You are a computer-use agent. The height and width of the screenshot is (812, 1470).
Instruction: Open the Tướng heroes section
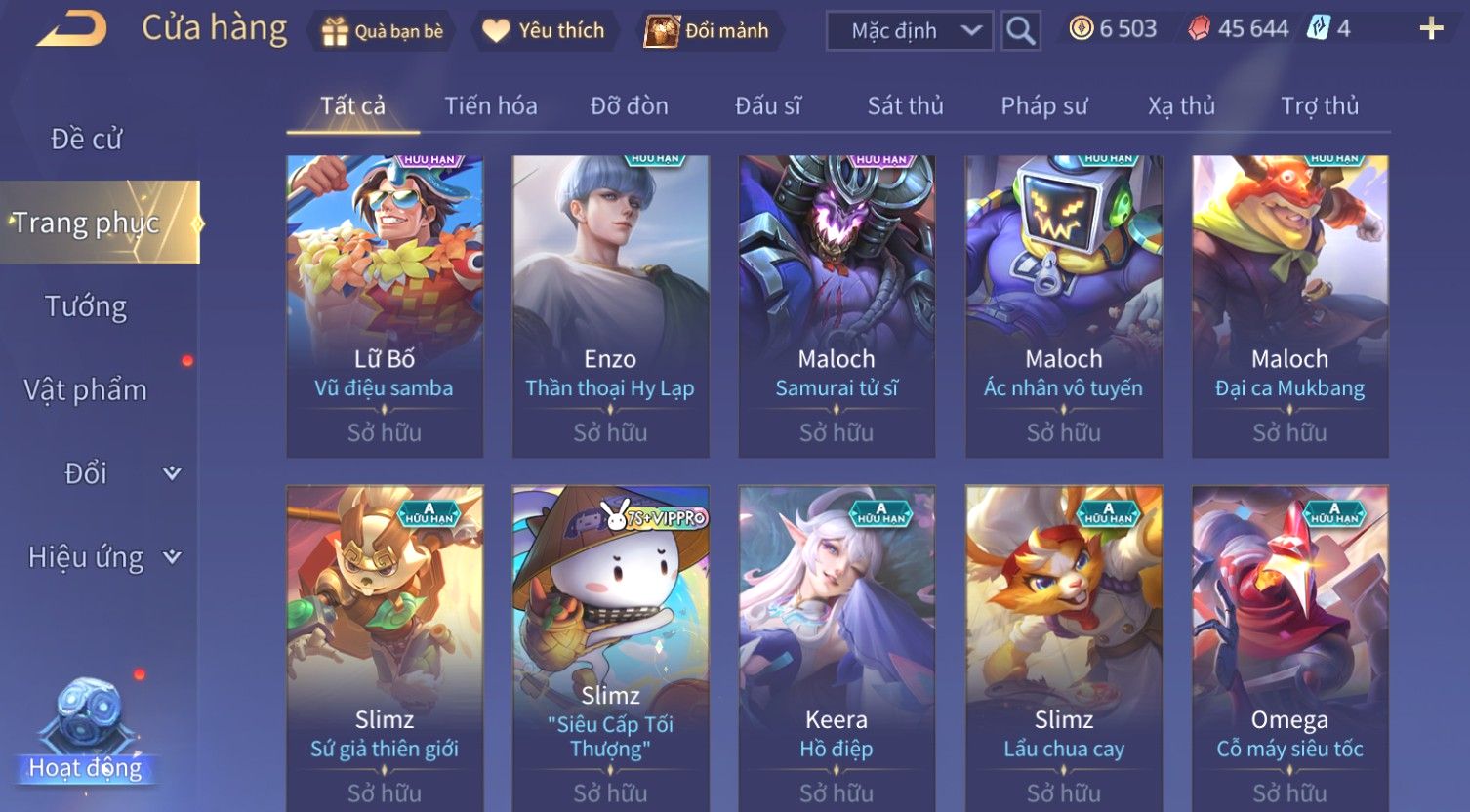86,306
